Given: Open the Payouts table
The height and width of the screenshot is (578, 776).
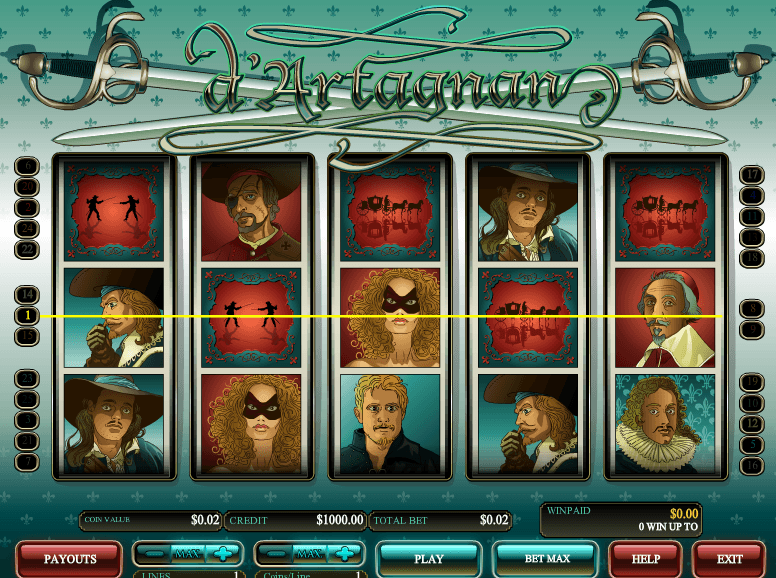Looking at the screenshot, I should (70, 558).
